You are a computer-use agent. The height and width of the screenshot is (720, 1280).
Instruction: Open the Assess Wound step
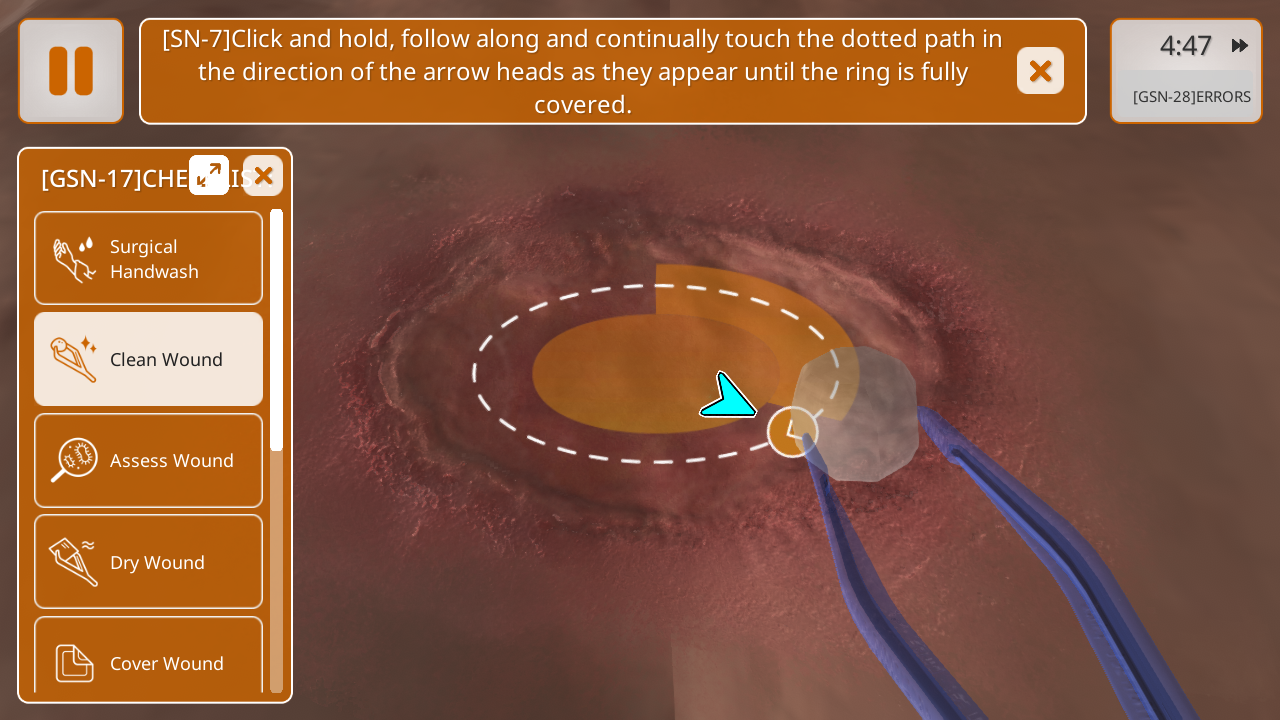coord(149,460)
